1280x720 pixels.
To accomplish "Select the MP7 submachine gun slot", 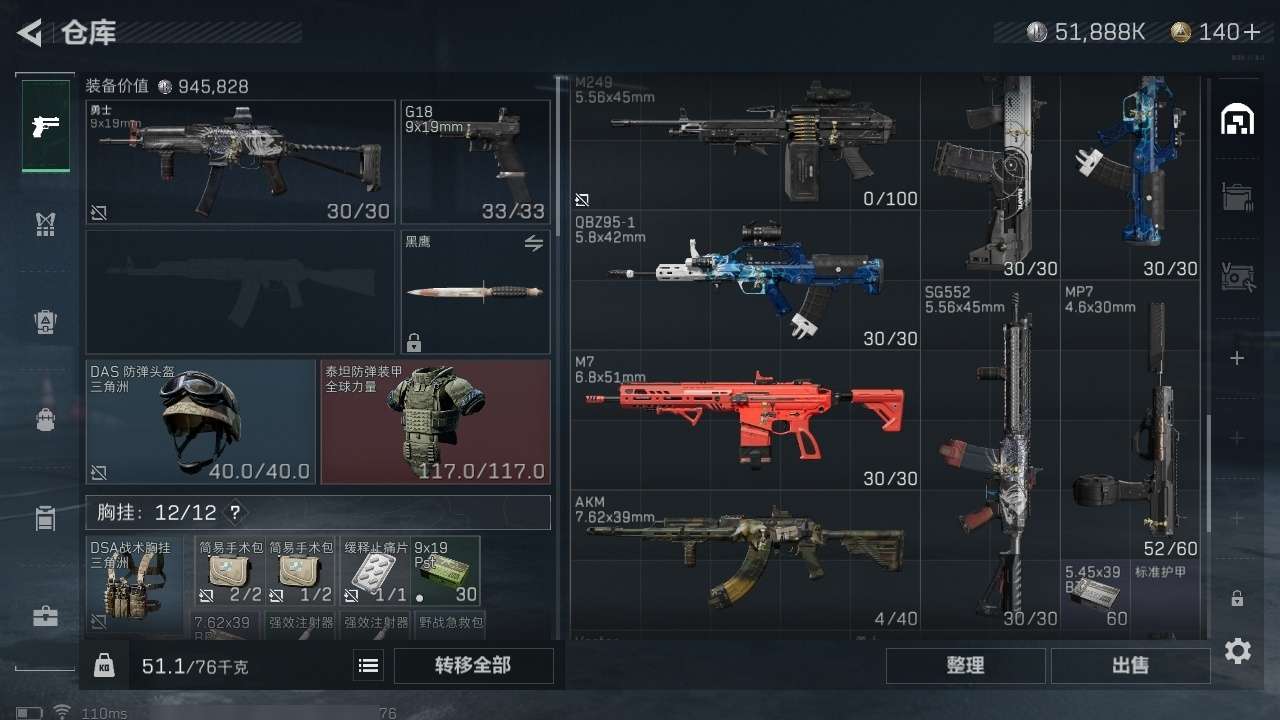I will 1132,420.
